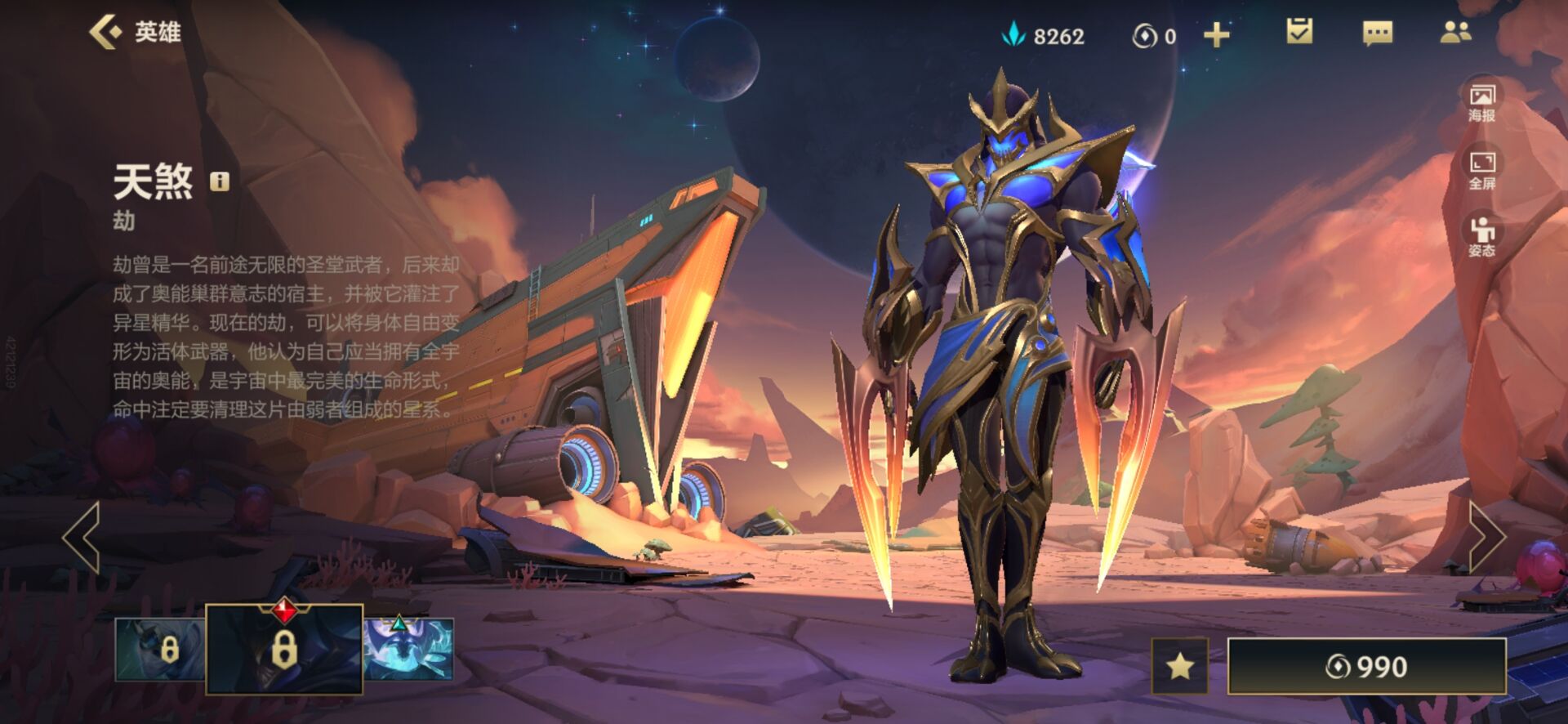Show the previous skin with left arrow
Image resolution: width=1568 pixels, height=724 pixels.
82,537
